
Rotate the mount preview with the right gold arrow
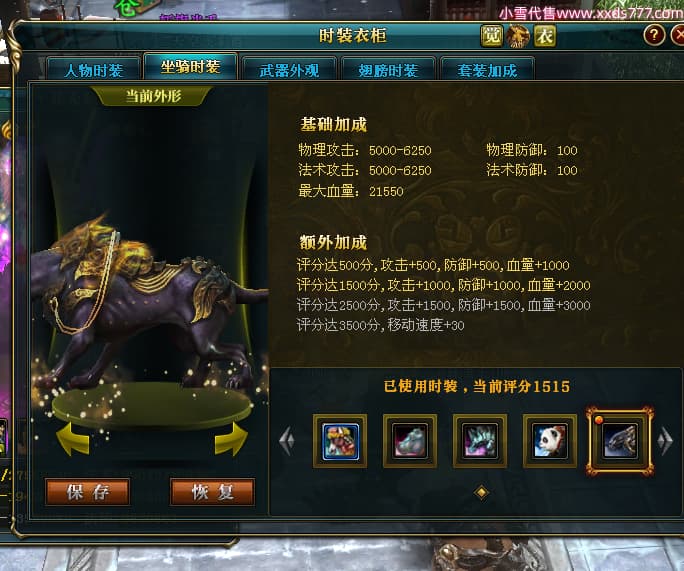(x=231, y=437)
